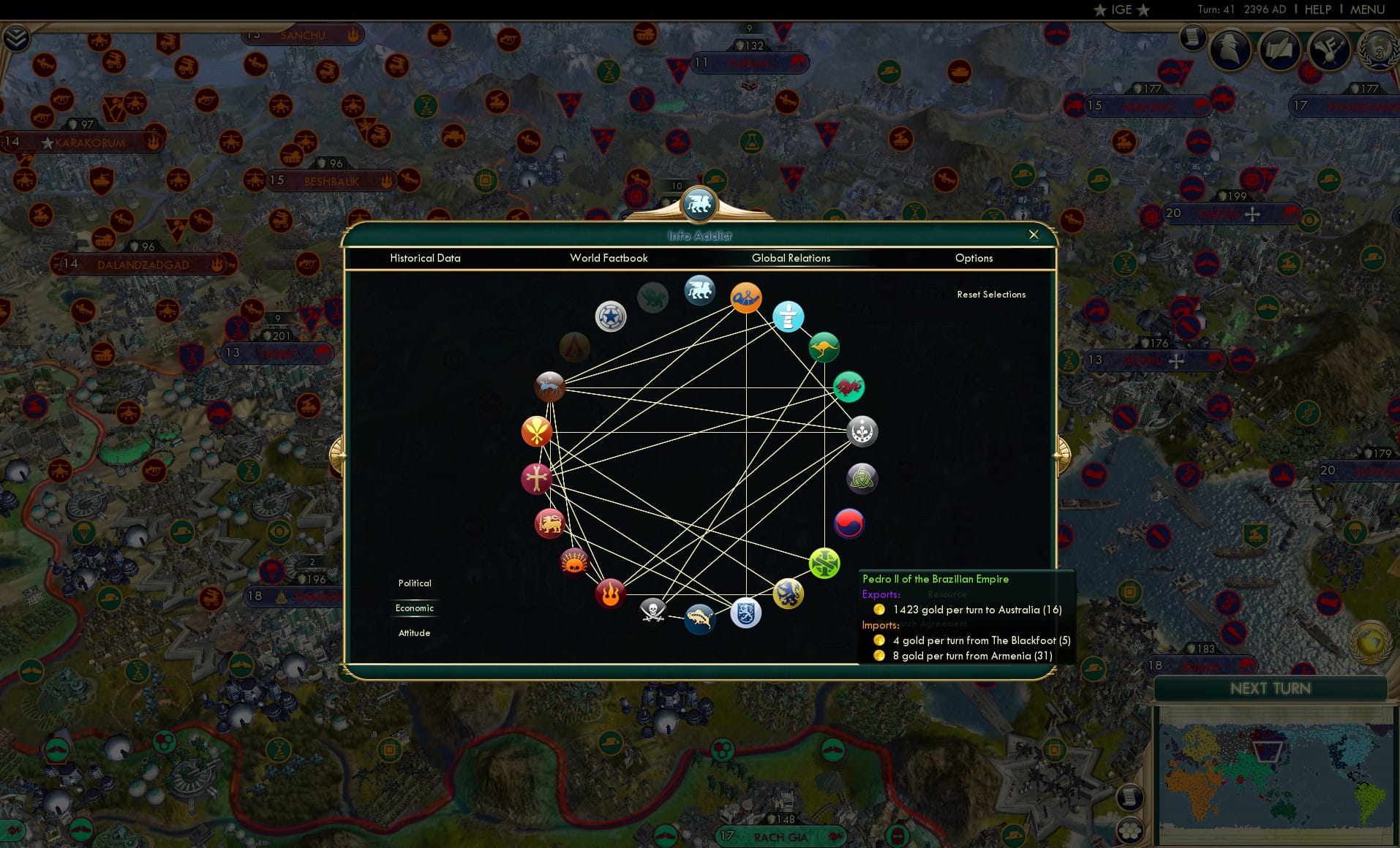
Task: Open the World Factbook tab
Action: [x=609, y=258]
